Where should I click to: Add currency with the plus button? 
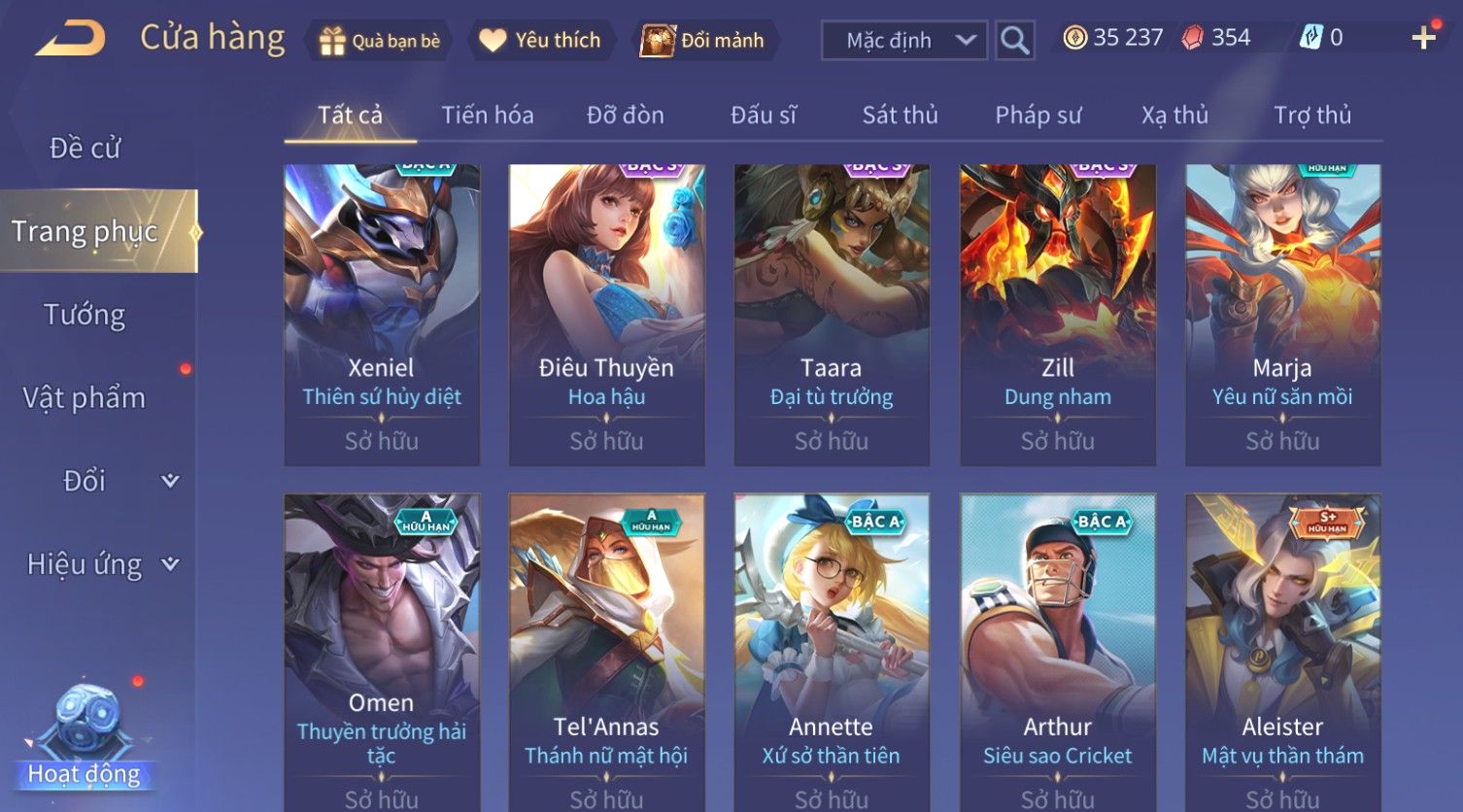1423,38
